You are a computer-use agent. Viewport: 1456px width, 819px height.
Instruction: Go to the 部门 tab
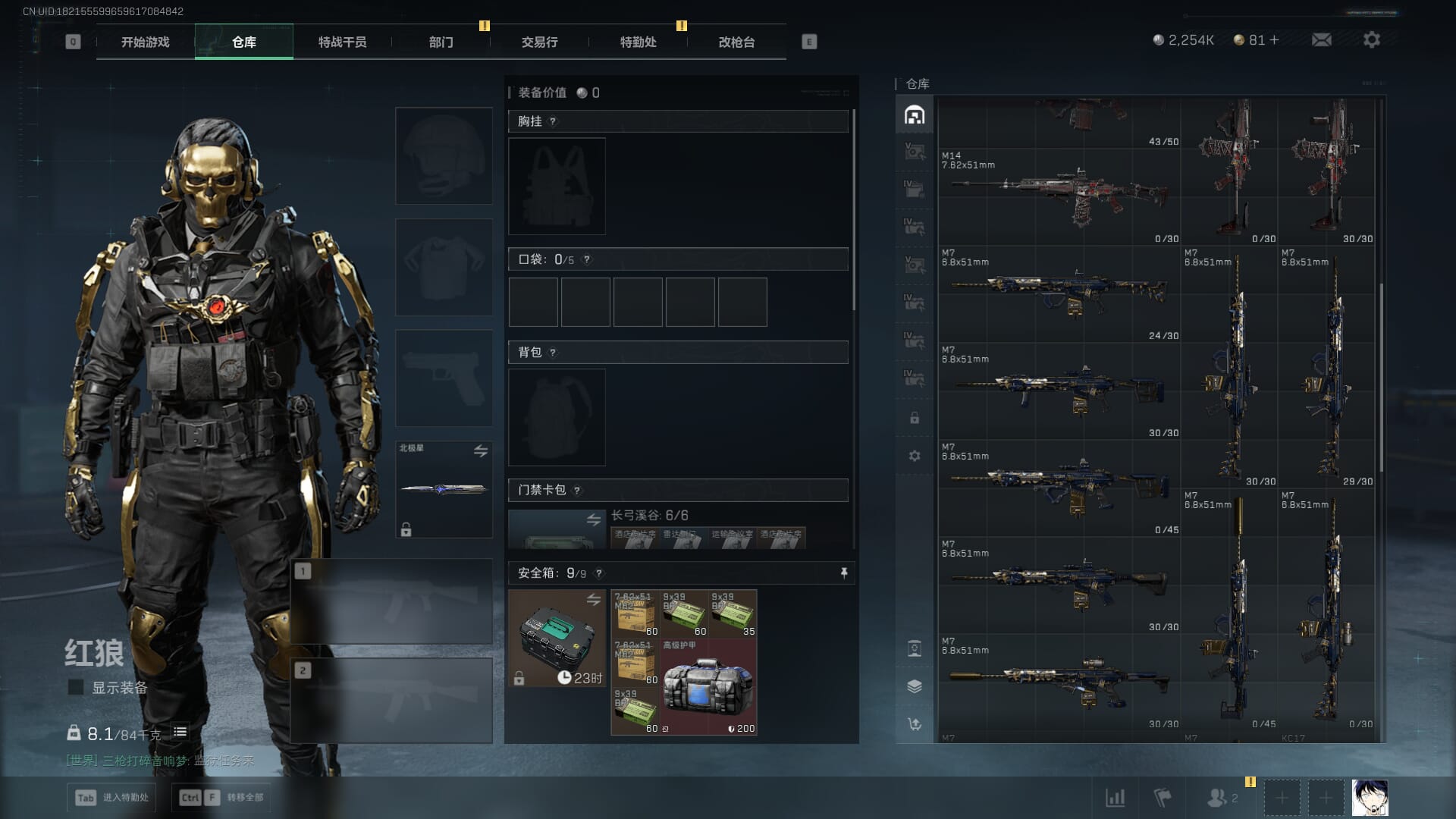[441, 42]
